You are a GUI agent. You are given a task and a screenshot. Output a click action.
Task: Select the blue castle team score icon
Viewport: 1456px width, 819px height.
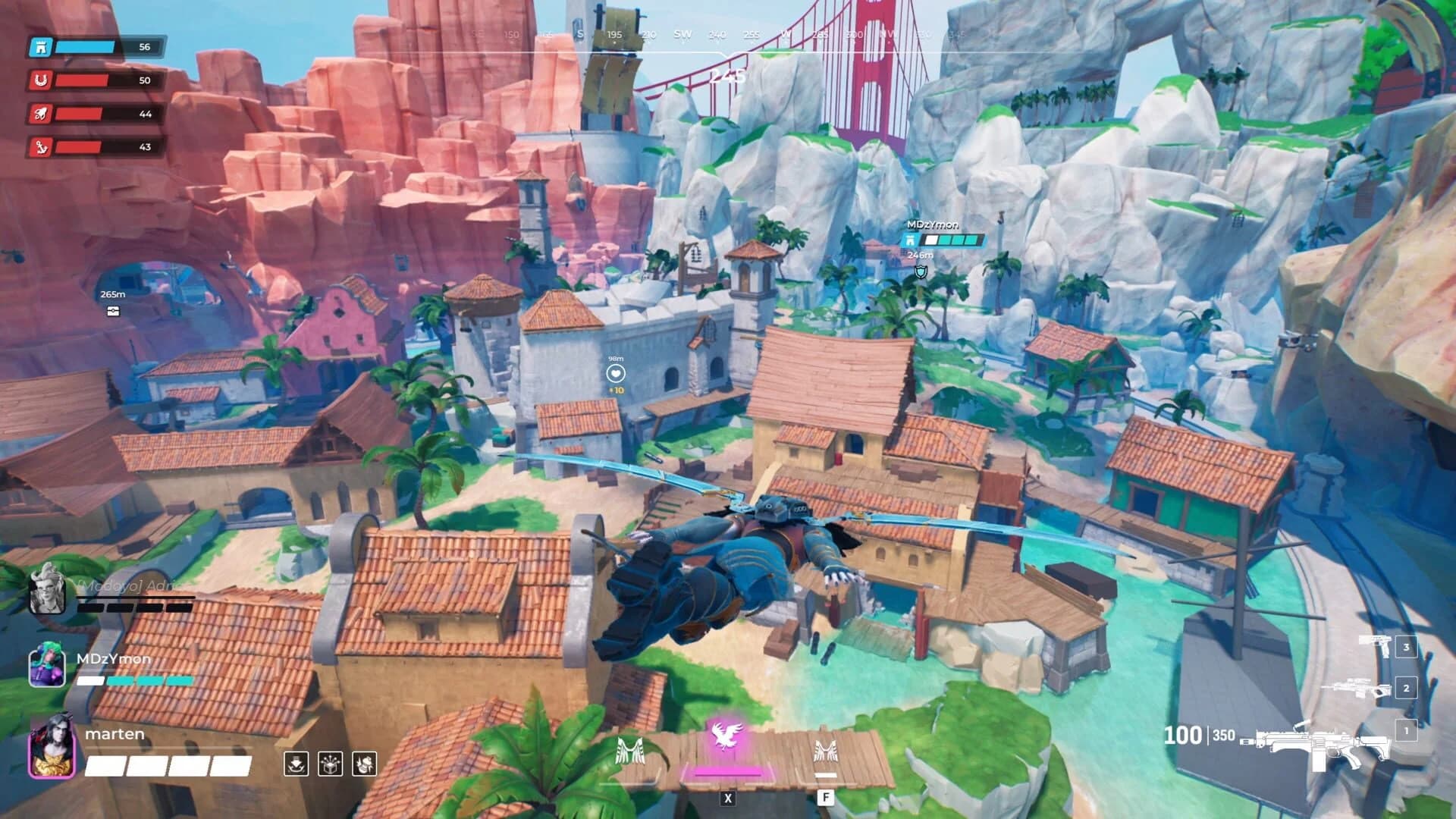point(42,46)
